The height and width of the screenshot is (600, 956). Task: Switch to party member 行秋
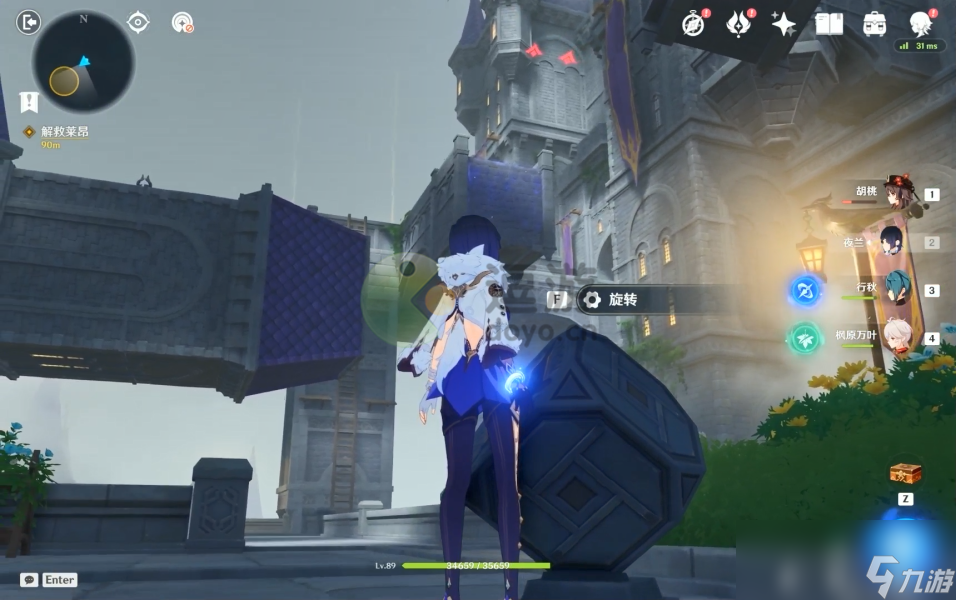coord(891,290)
